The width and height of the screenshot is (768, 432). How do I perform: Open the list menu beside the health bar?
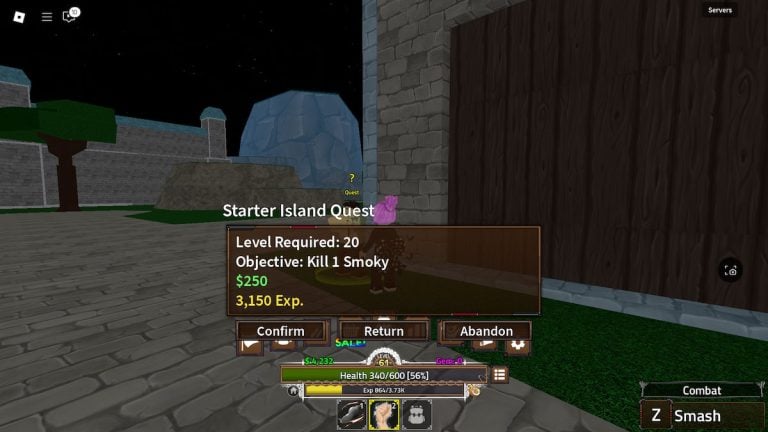[499, 374]
